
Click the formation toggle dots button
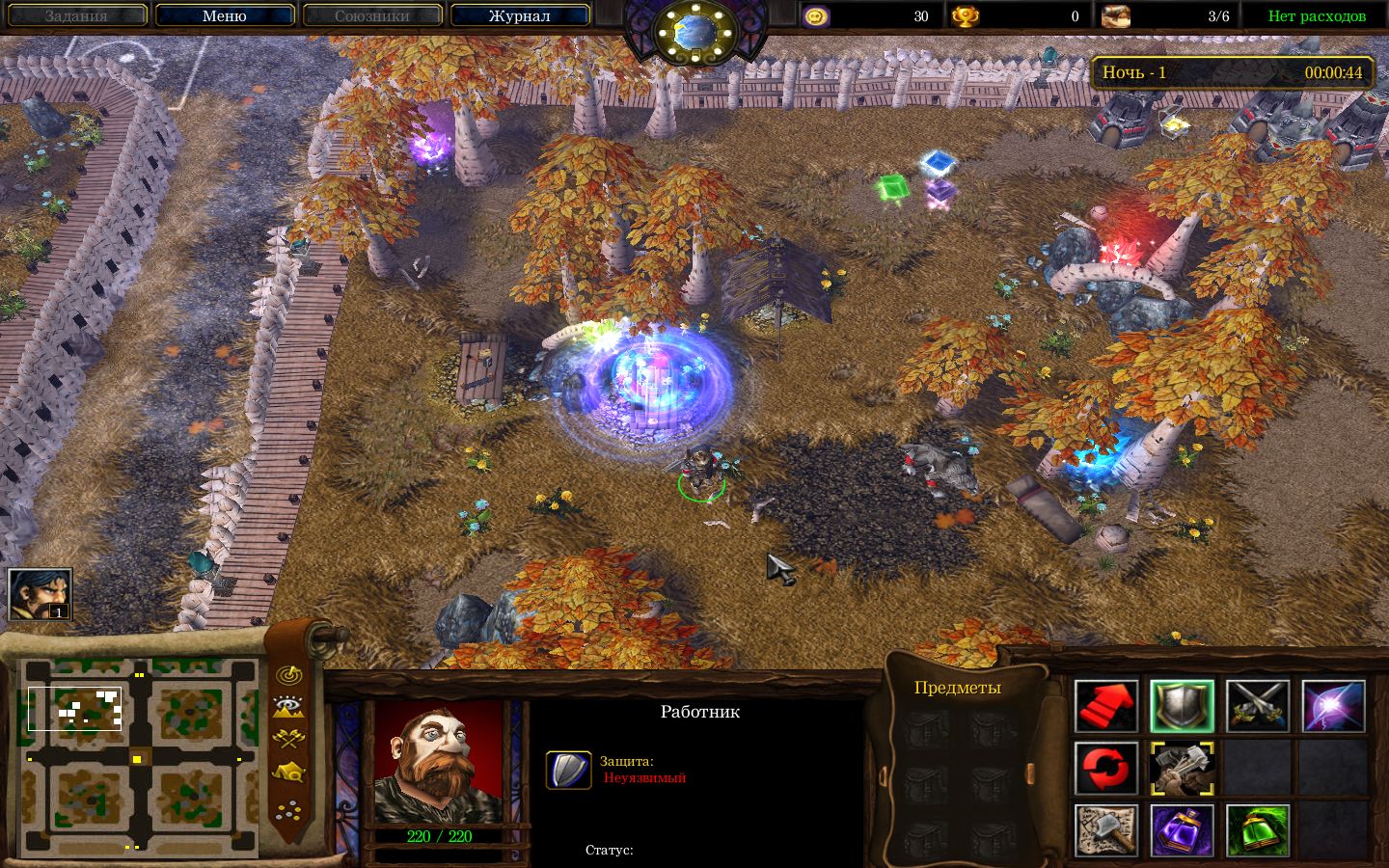pos(287,809)
